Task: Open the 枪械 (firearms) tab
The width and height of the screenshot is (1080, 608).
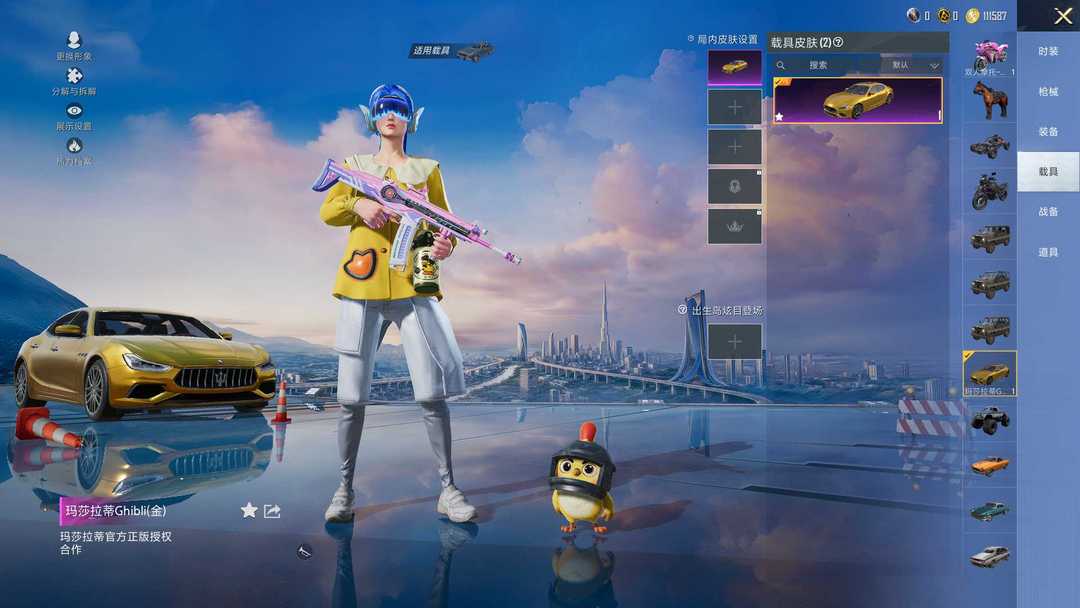Action: [x=1048, y=91]
